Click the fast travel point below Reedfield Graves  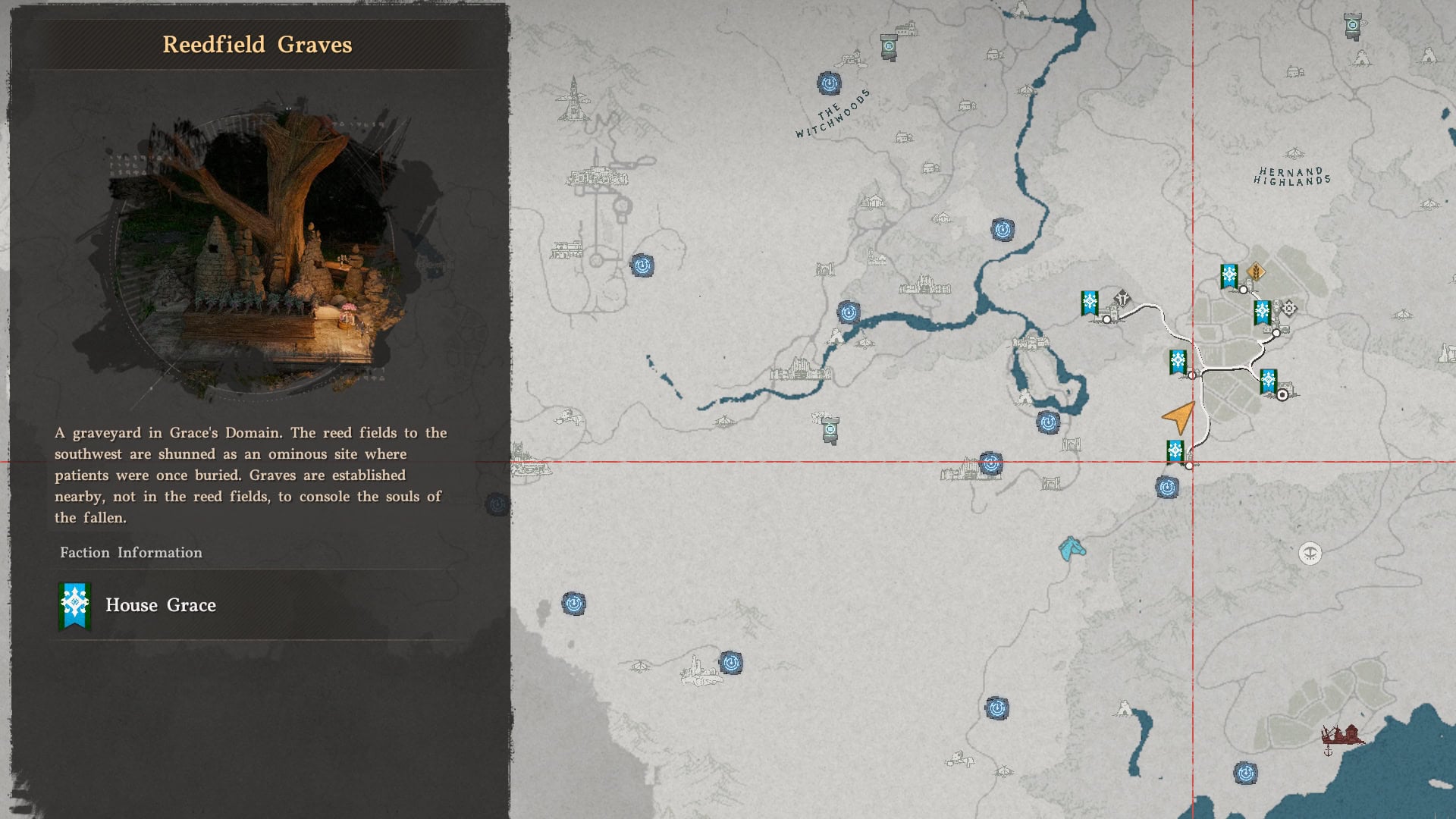tap(1168, 488)
